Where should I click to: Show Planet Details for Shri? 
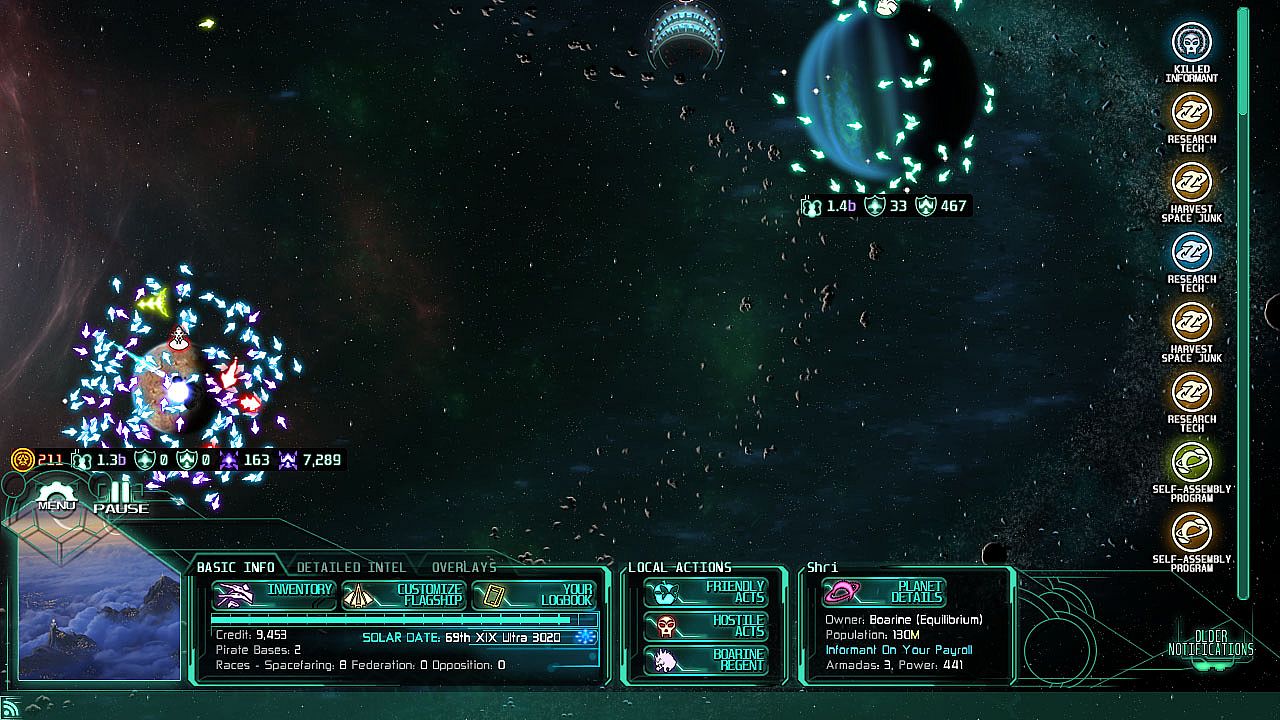pyautogui.click(x=884, y=592)
